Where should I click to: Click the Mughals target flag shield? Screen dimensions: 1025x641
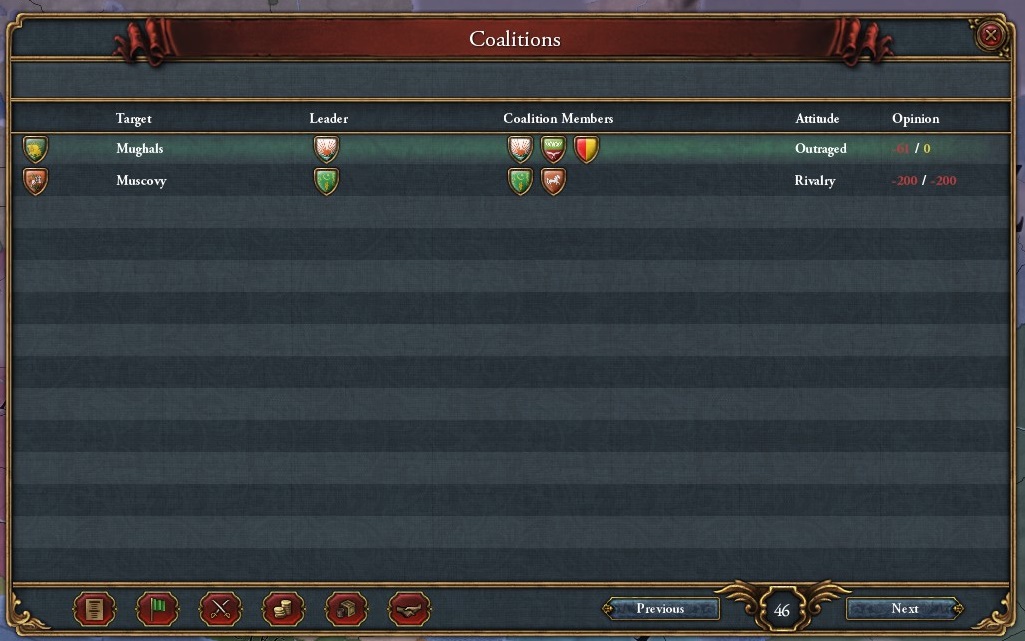[x=35, y=150]
